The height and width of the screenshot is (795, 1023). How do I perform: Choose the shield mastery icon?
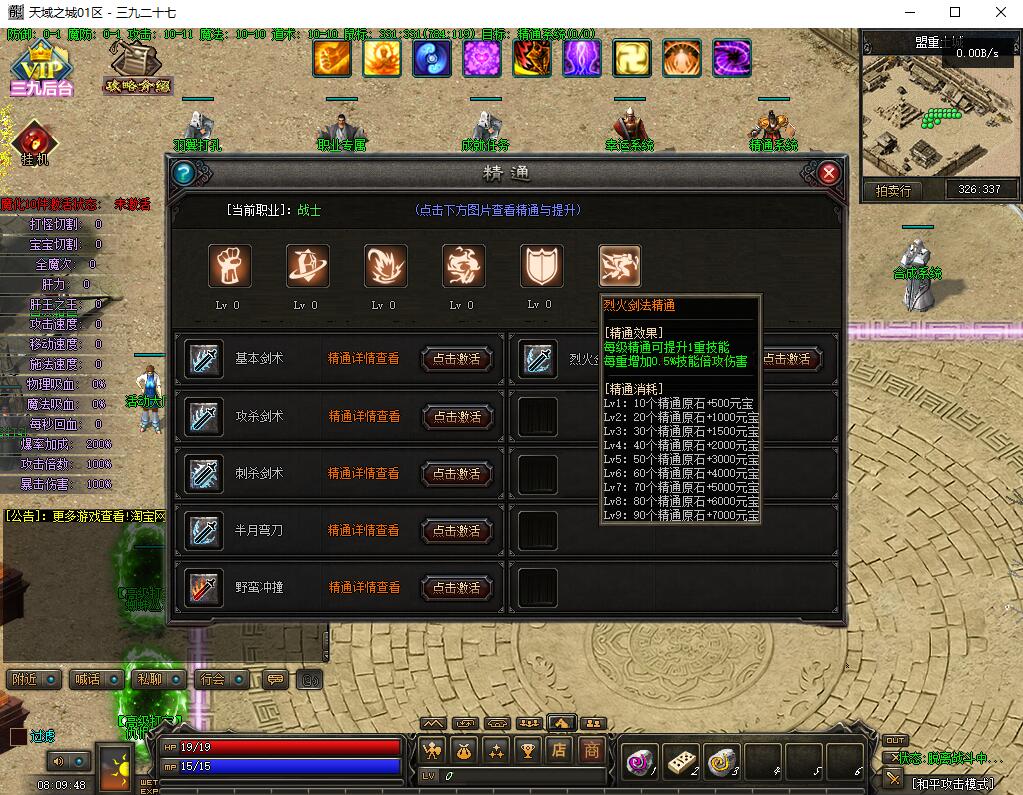pyautogui.click(x=541, y=266)
